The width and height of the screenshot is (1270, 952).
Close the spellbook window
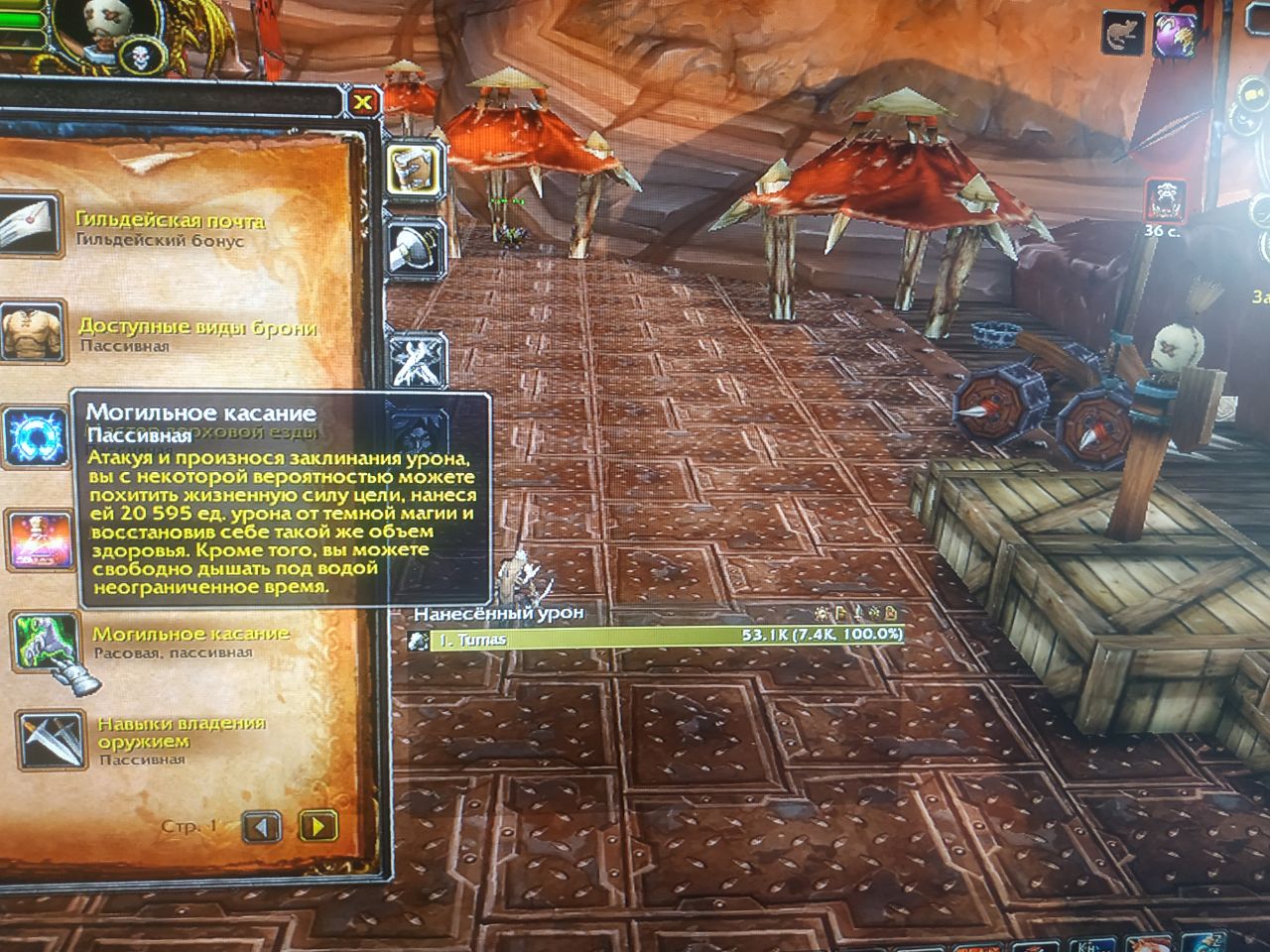pos(364,101)
